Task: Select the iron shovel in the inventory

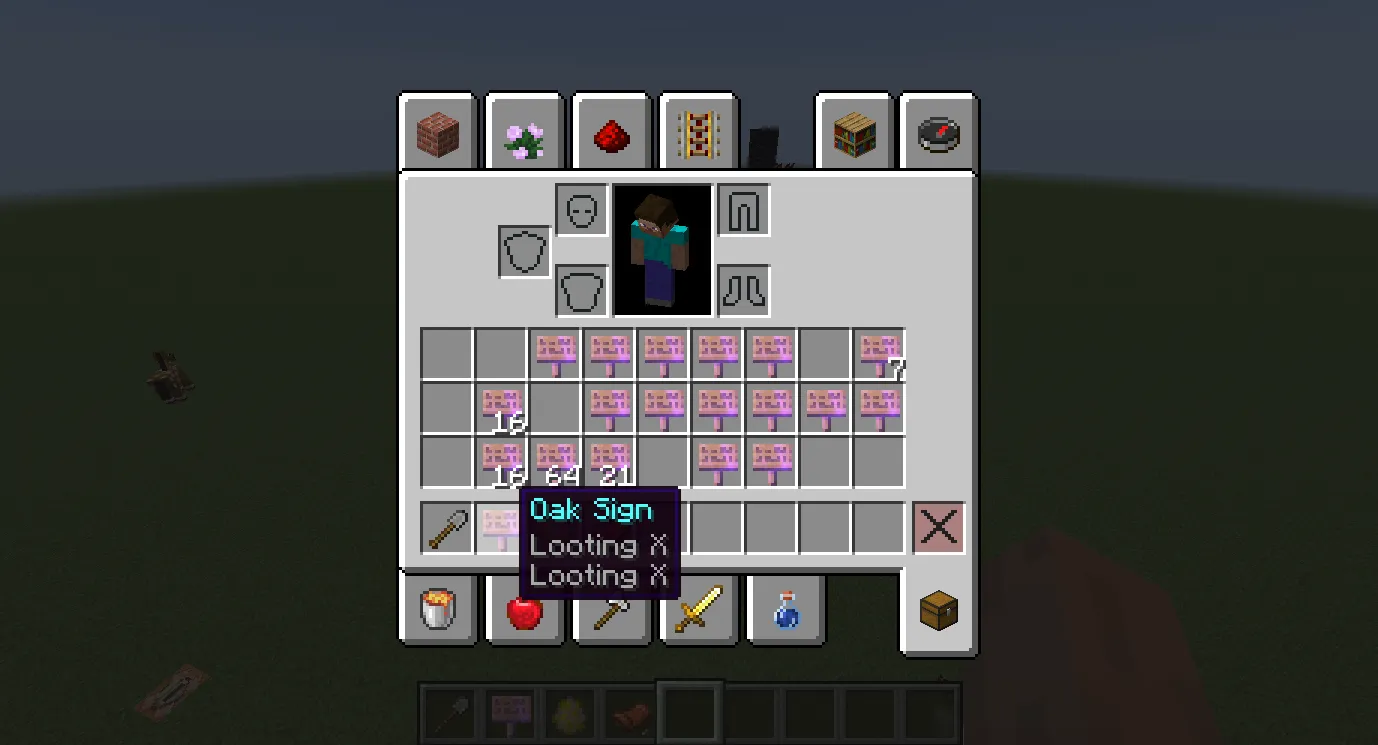Action: (x=447, y=527)
